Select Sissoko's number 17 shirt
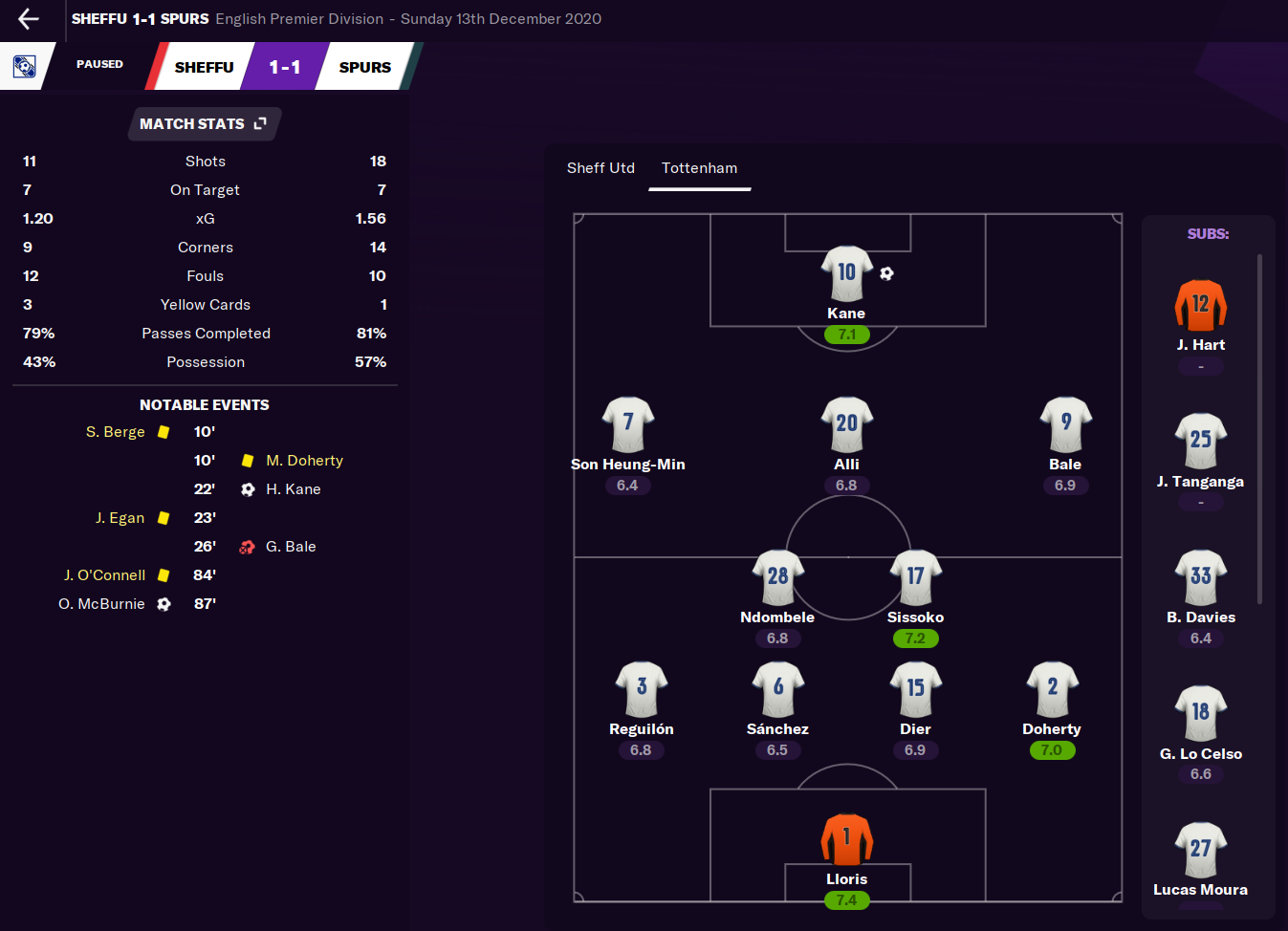The height and width of the screenshot is (931, 1288). pyautogui.click(x=915, y=577)
